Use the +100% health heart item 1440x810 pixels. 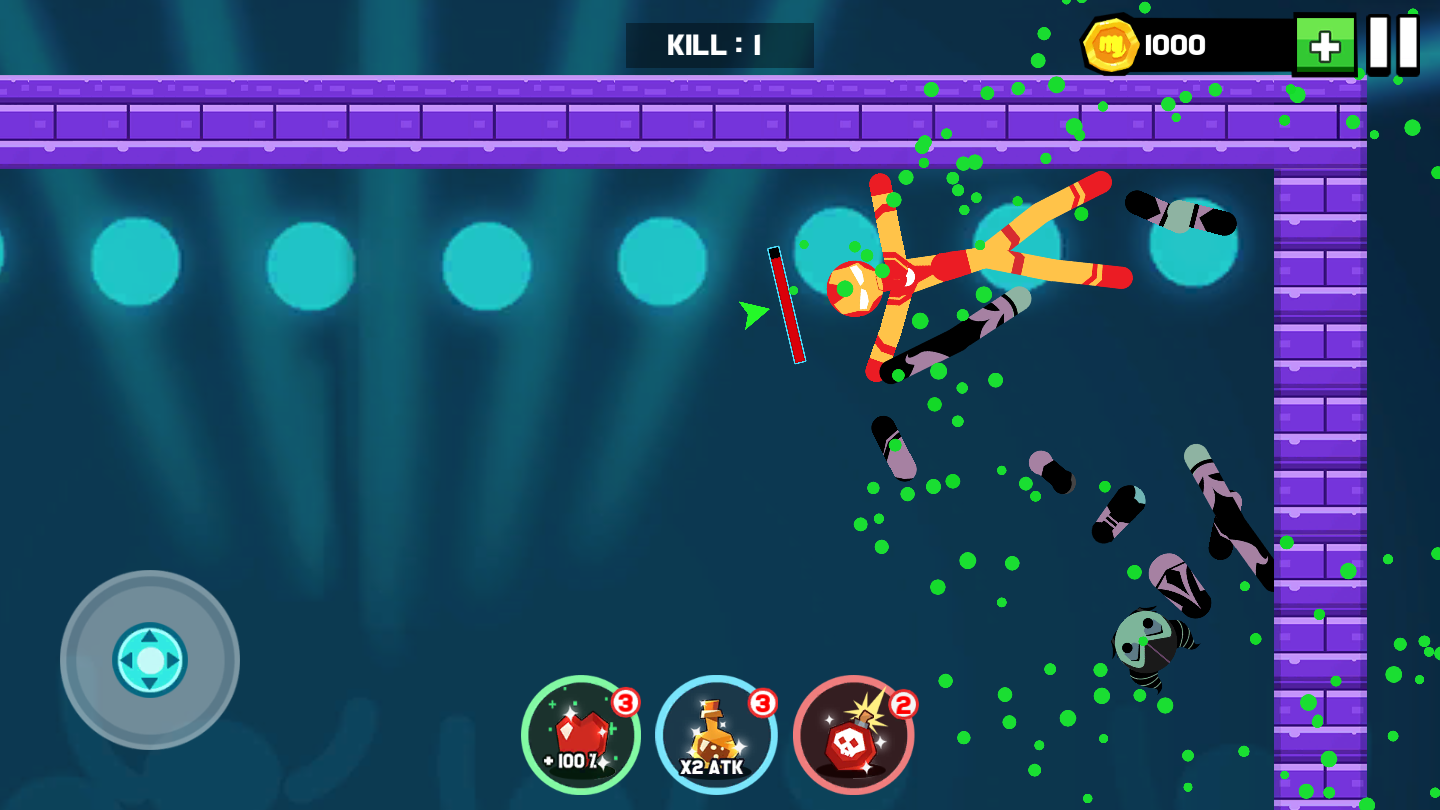pos(581,735)
